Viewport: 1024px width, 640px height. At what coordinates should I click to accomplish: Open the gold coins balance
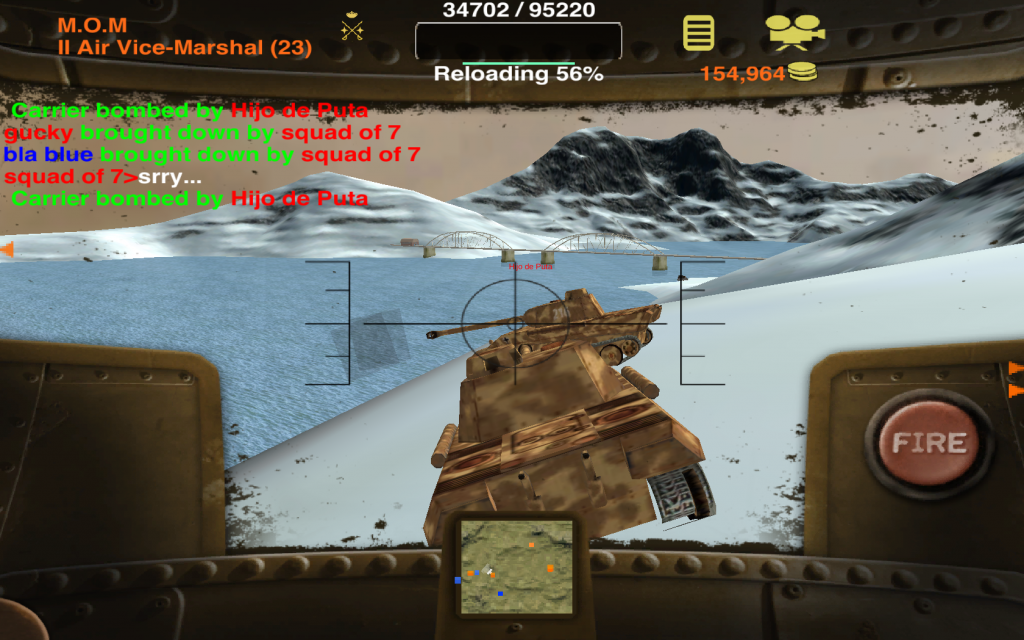tap(757, 73)
